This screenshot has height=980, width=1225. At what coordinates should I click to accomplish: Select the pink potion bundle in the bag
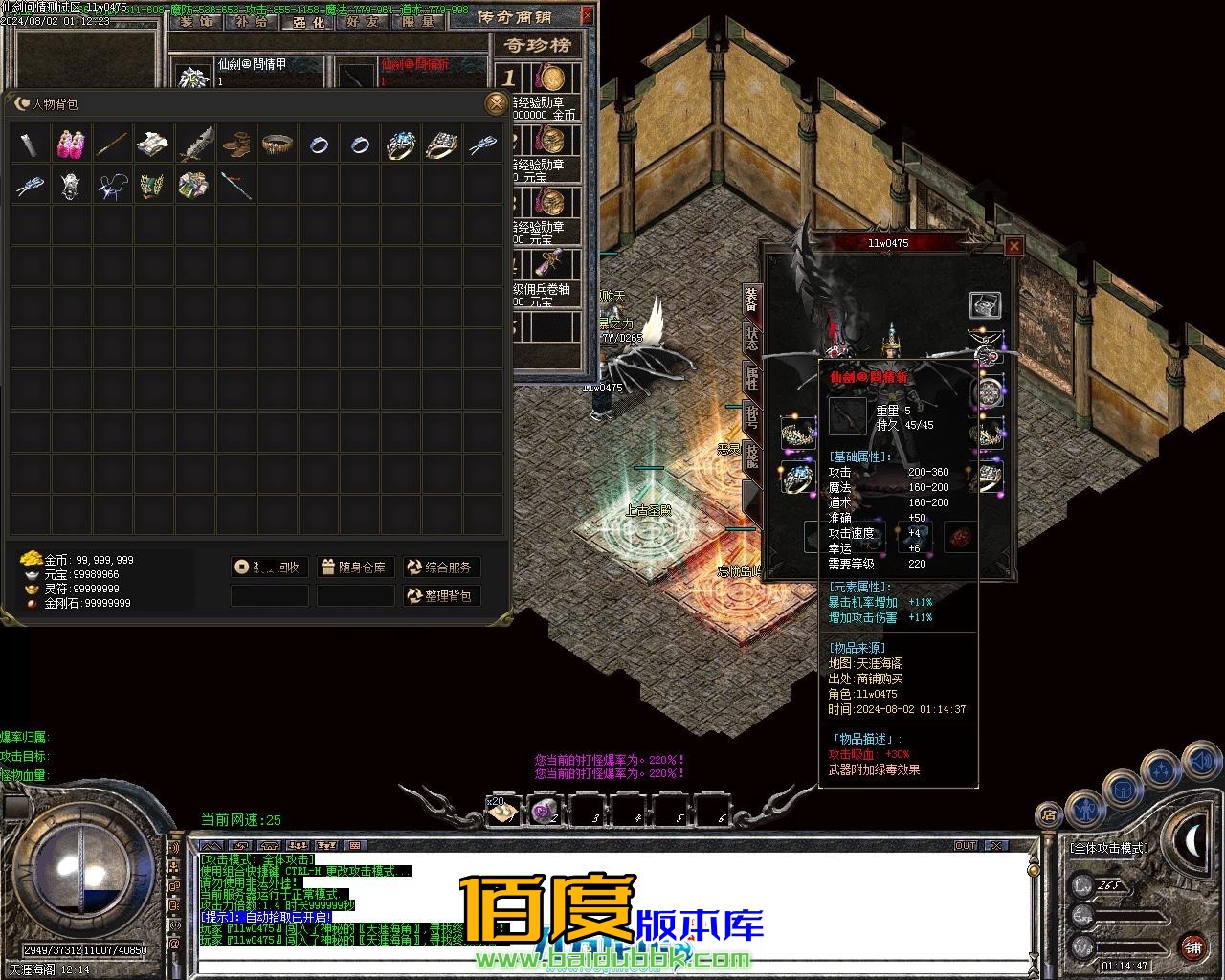click(71, 144)
